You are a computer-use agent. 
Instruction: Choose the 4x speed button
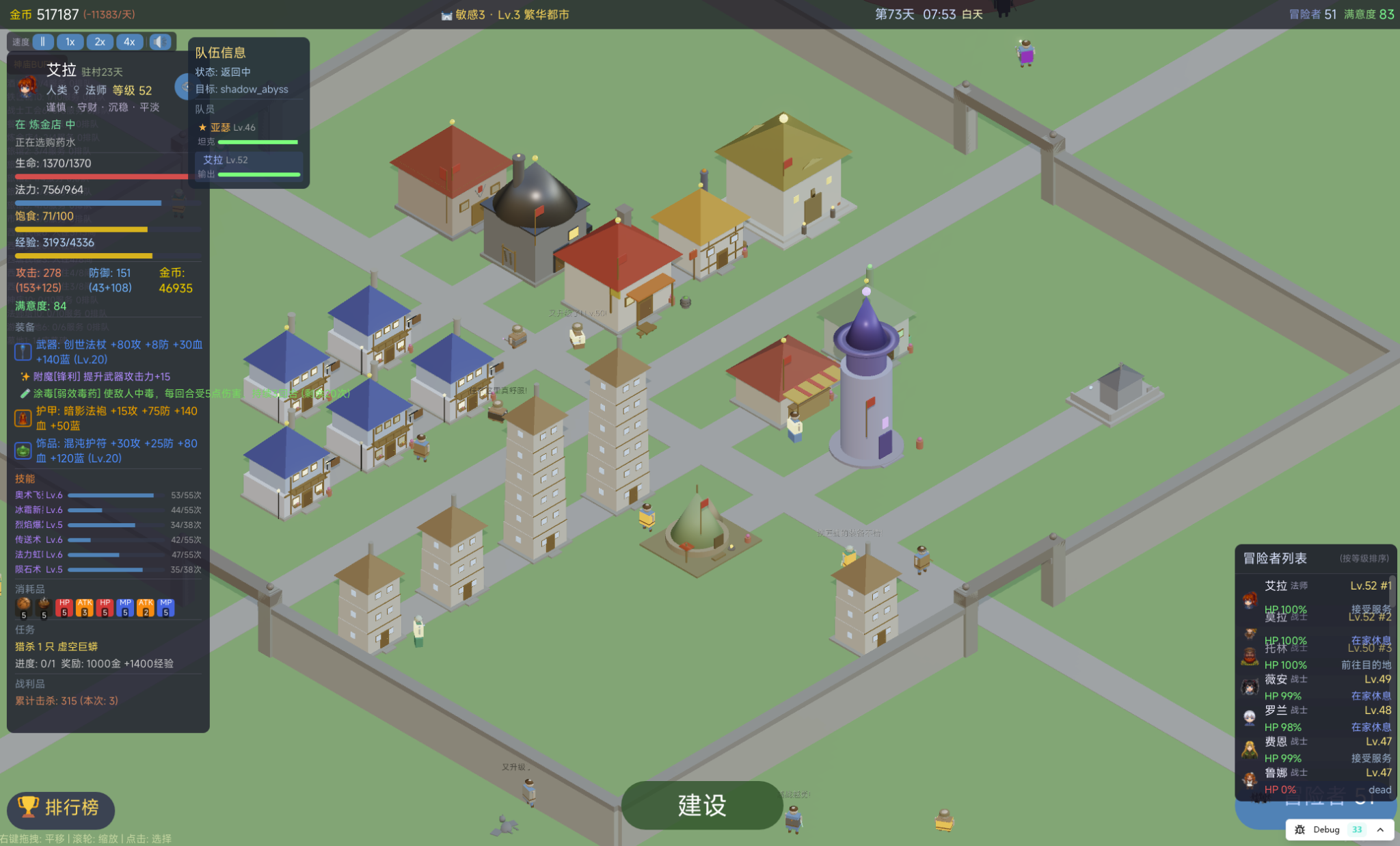[129, 42]
